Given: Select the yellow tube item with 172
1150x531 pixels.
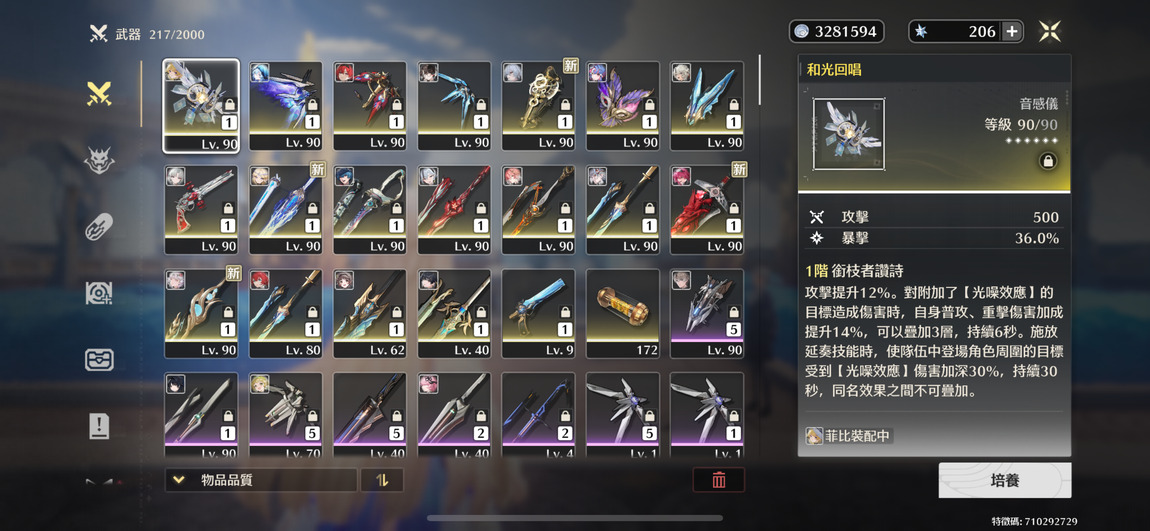Looking at the screenshot, I should click(622, 313).
